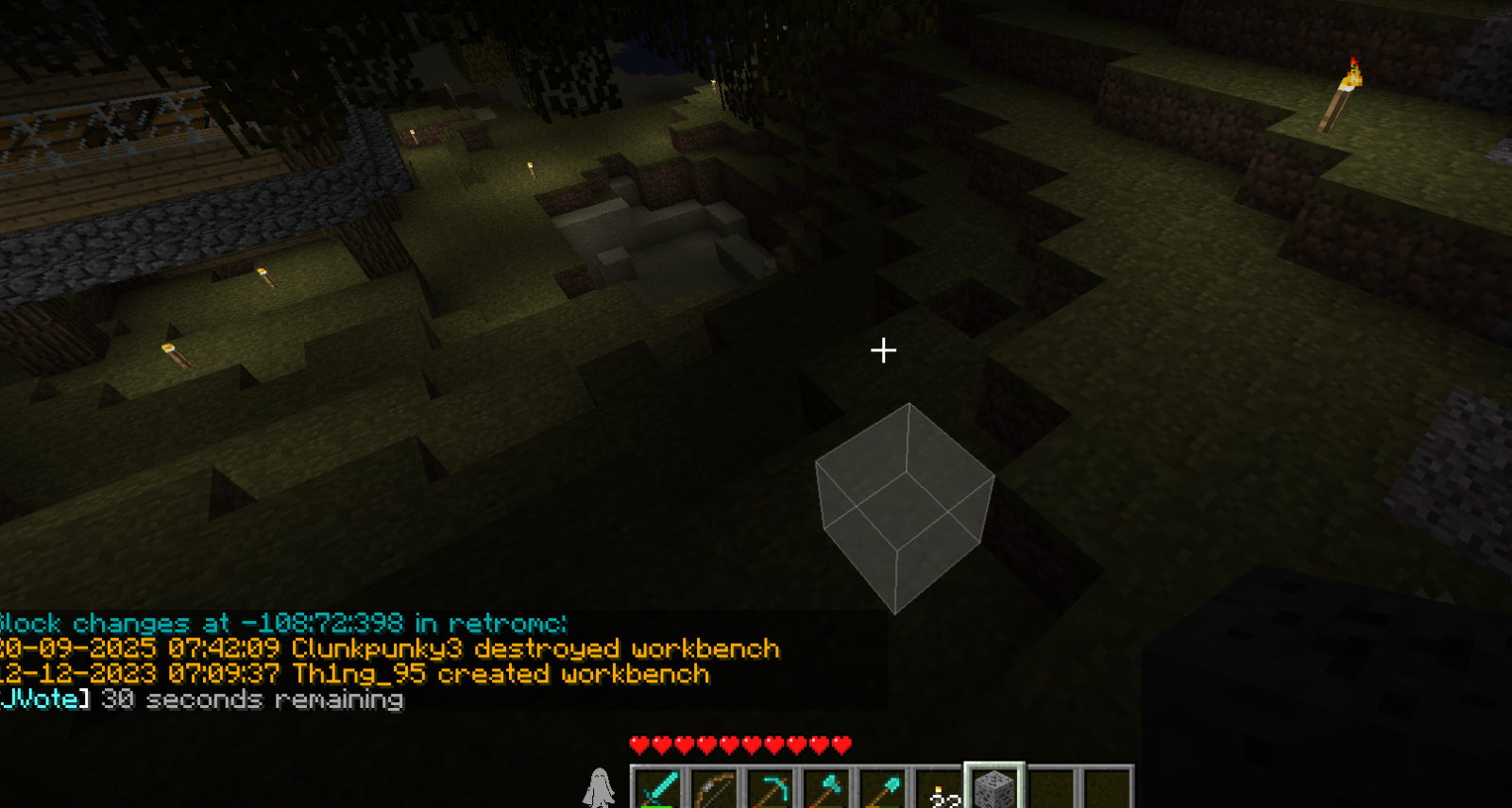
Task: Click the JVote seconds remaining message
Action: click(202, 699)
